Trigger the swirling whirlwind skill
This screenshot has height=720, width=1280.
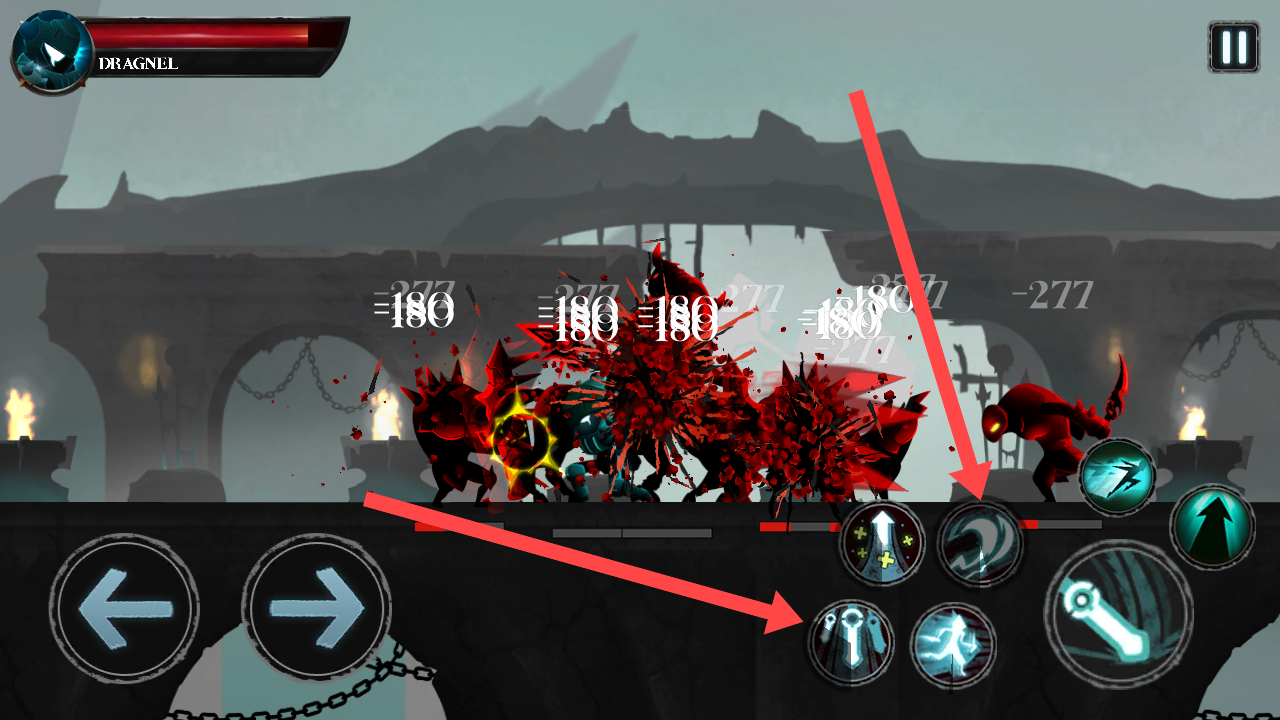[x=978, y=543]
